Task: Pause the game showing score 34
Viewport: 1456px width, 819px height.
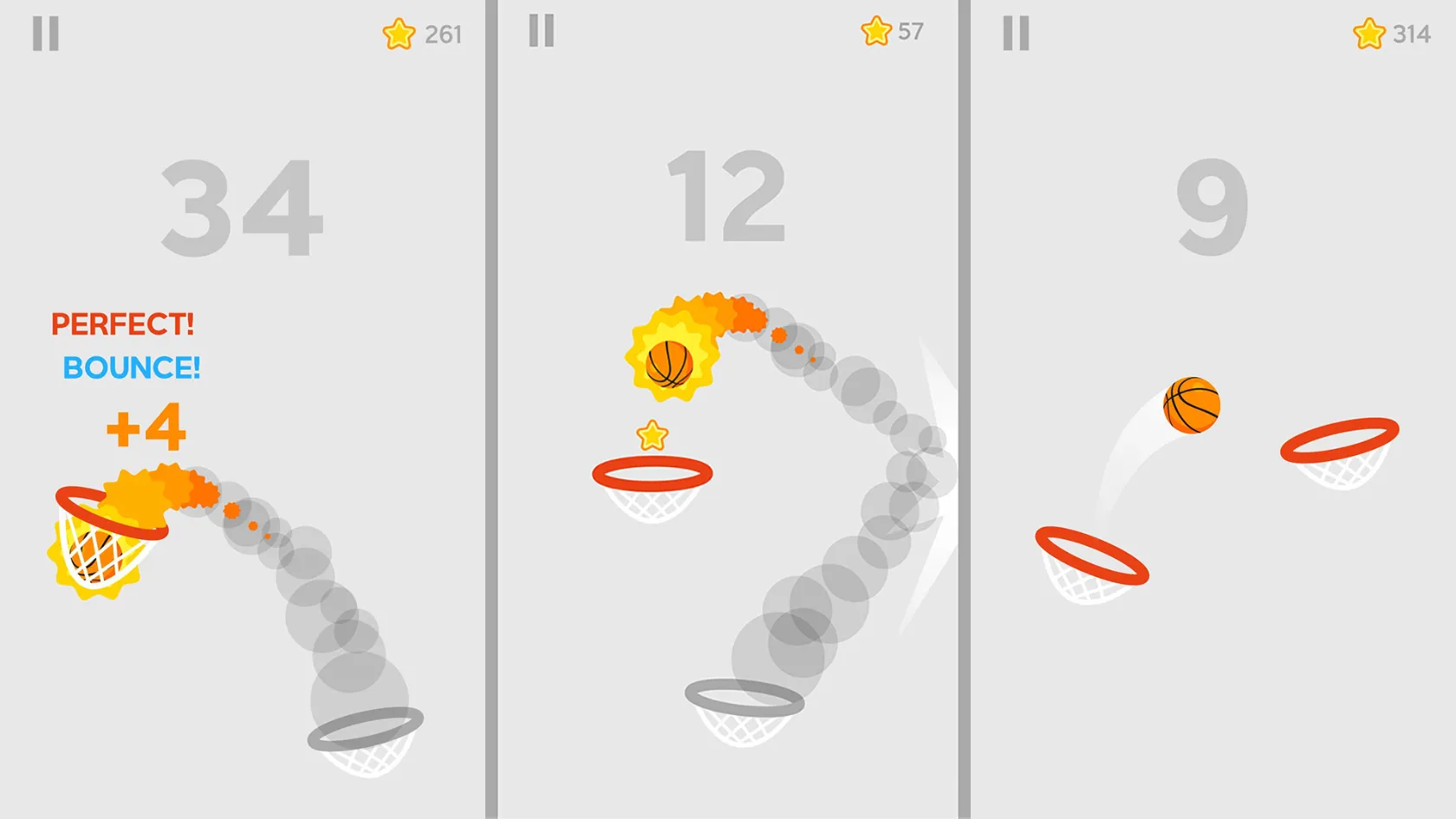Action: coord(48,35)
